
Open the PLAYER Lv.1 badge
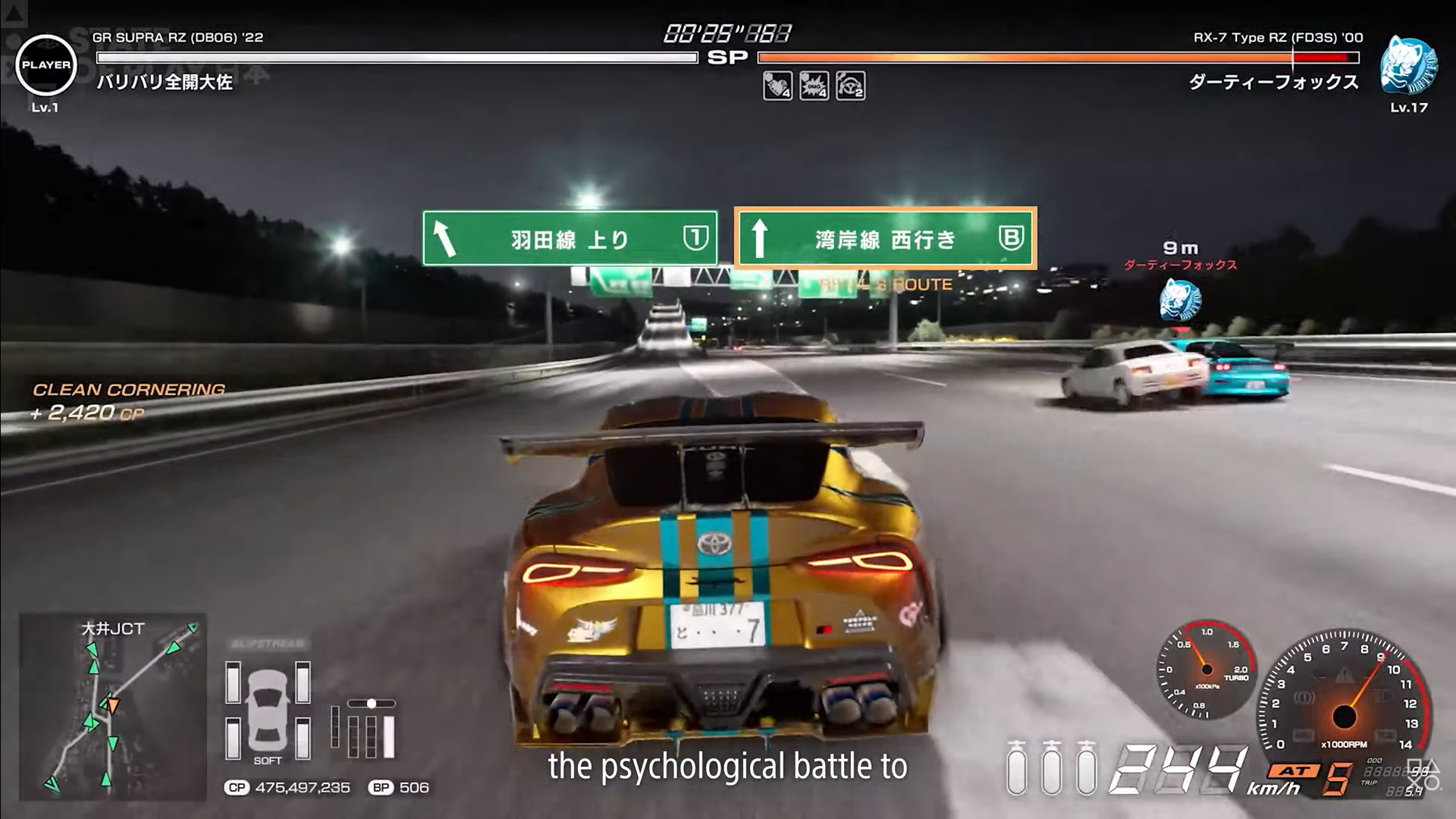point(47,66)
